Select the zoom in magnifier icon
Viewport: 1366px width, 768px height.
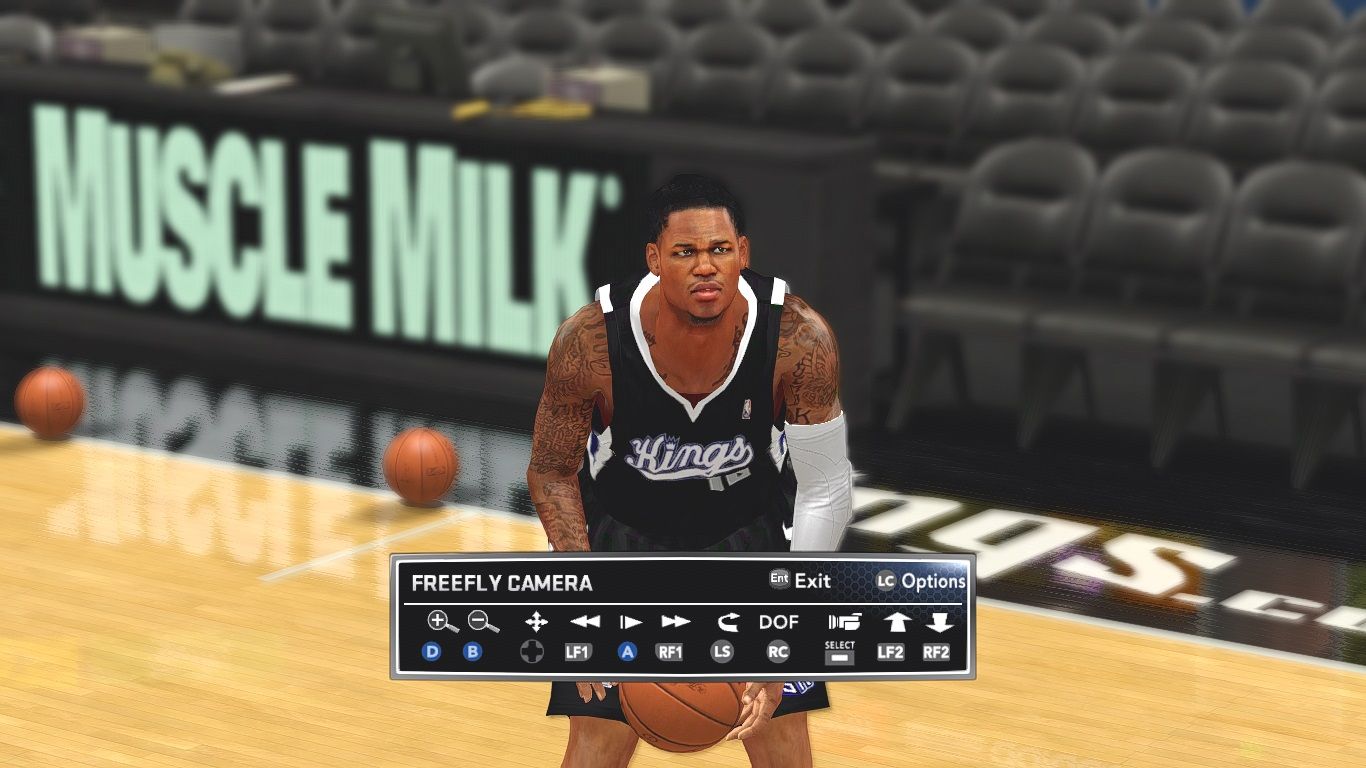tap(441, 622)
